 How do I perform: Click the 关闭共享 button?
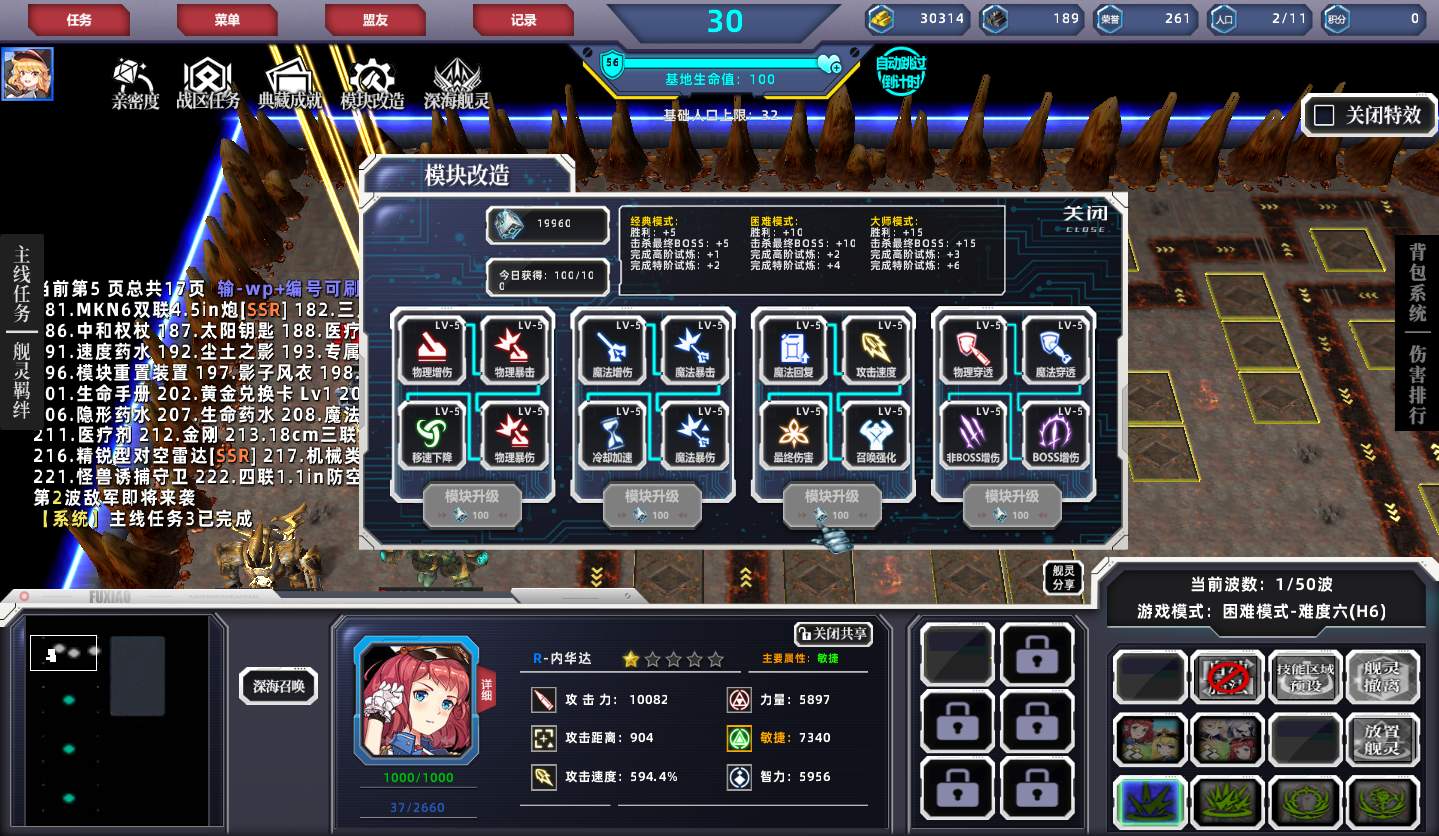point(832,634)
